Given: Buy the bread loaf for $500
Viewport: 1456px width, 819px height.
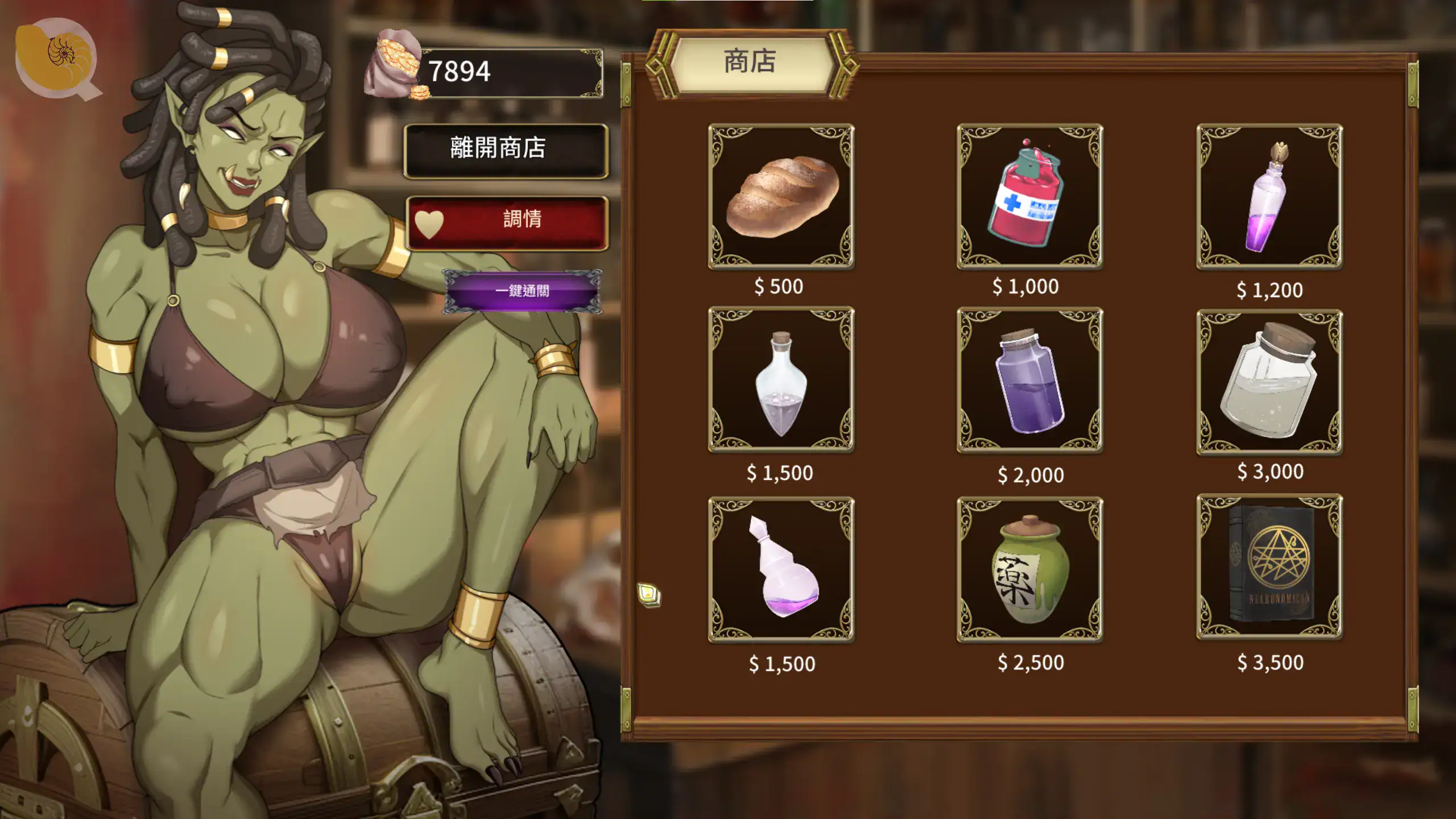Looking at the screenshot, I should (781, 196).
